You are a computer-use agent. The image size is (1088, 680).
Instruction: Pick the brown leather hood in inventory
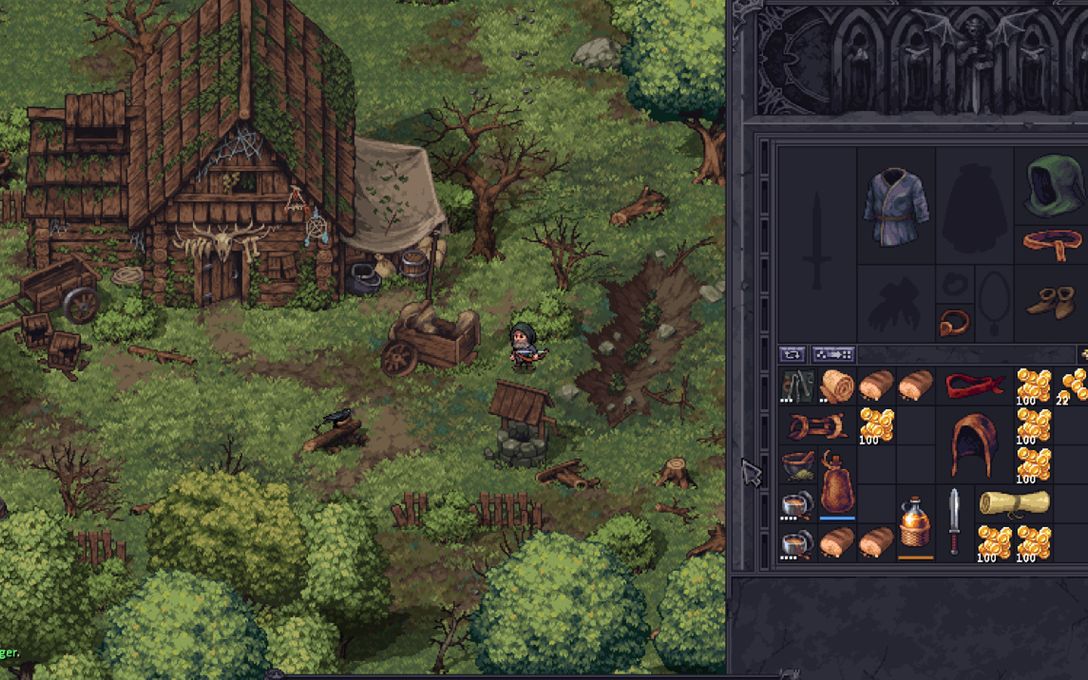coord(975,445)
